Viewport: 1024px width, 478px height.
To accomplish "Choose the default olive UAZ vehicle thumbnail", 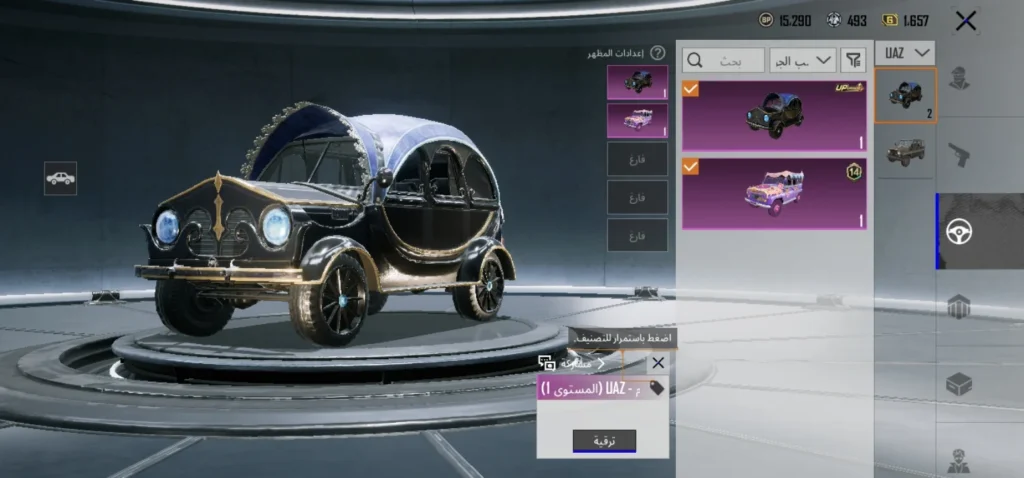I will tap(905, 151).
